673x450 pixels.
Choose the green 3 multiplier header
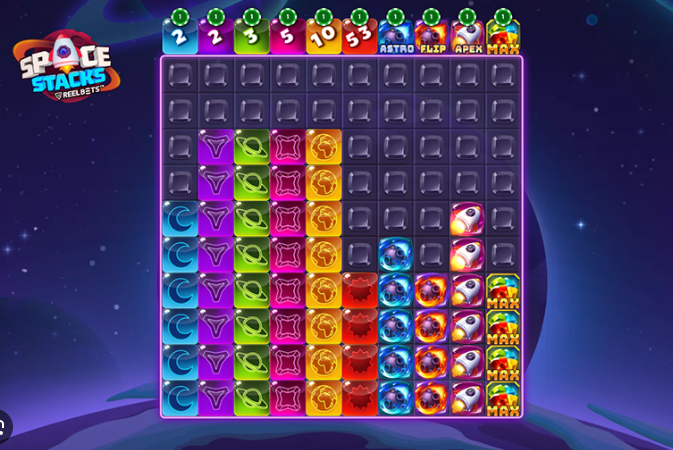(252, 37)
